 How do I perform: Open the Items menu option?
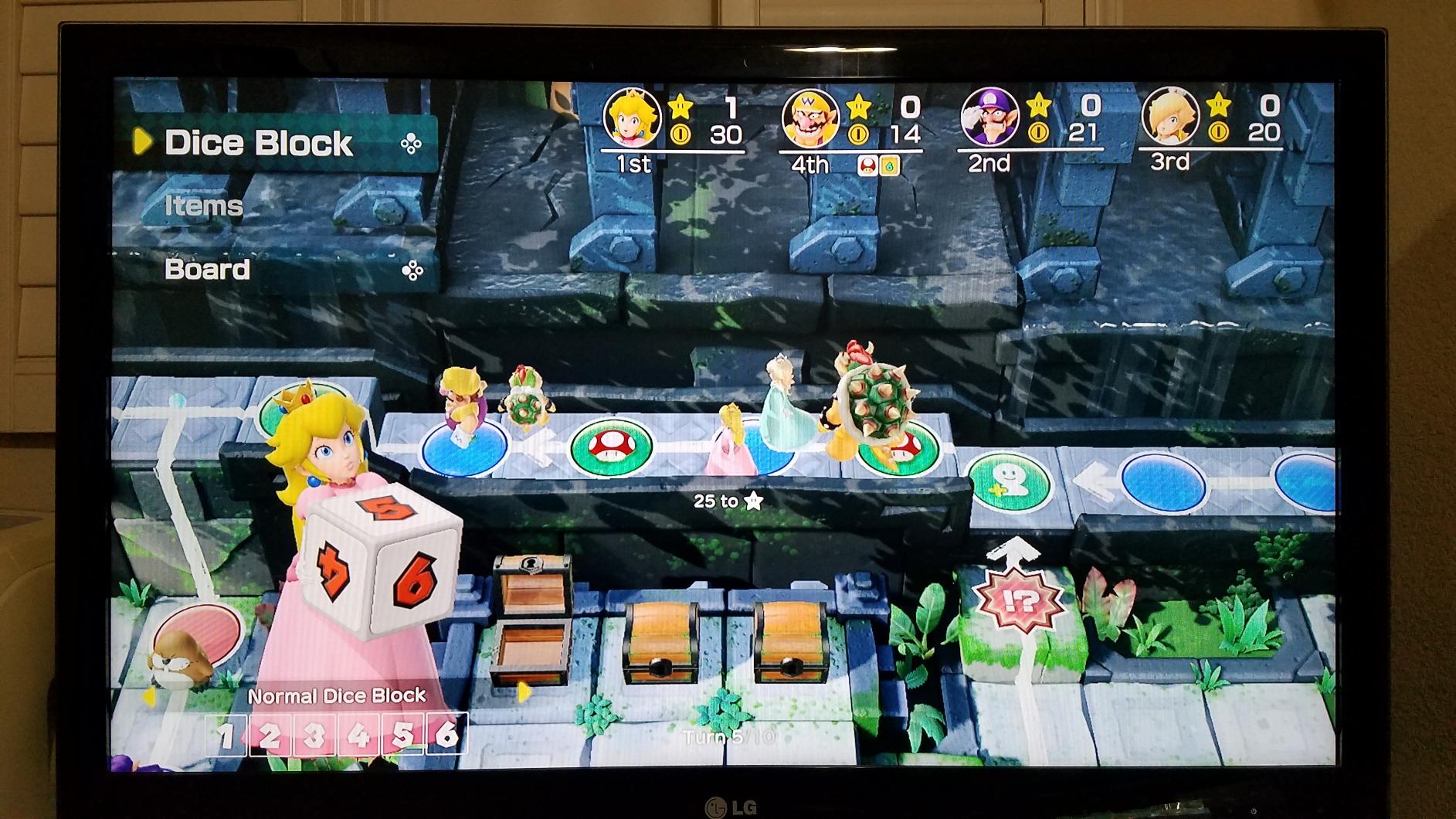click(x=202, y=206)
